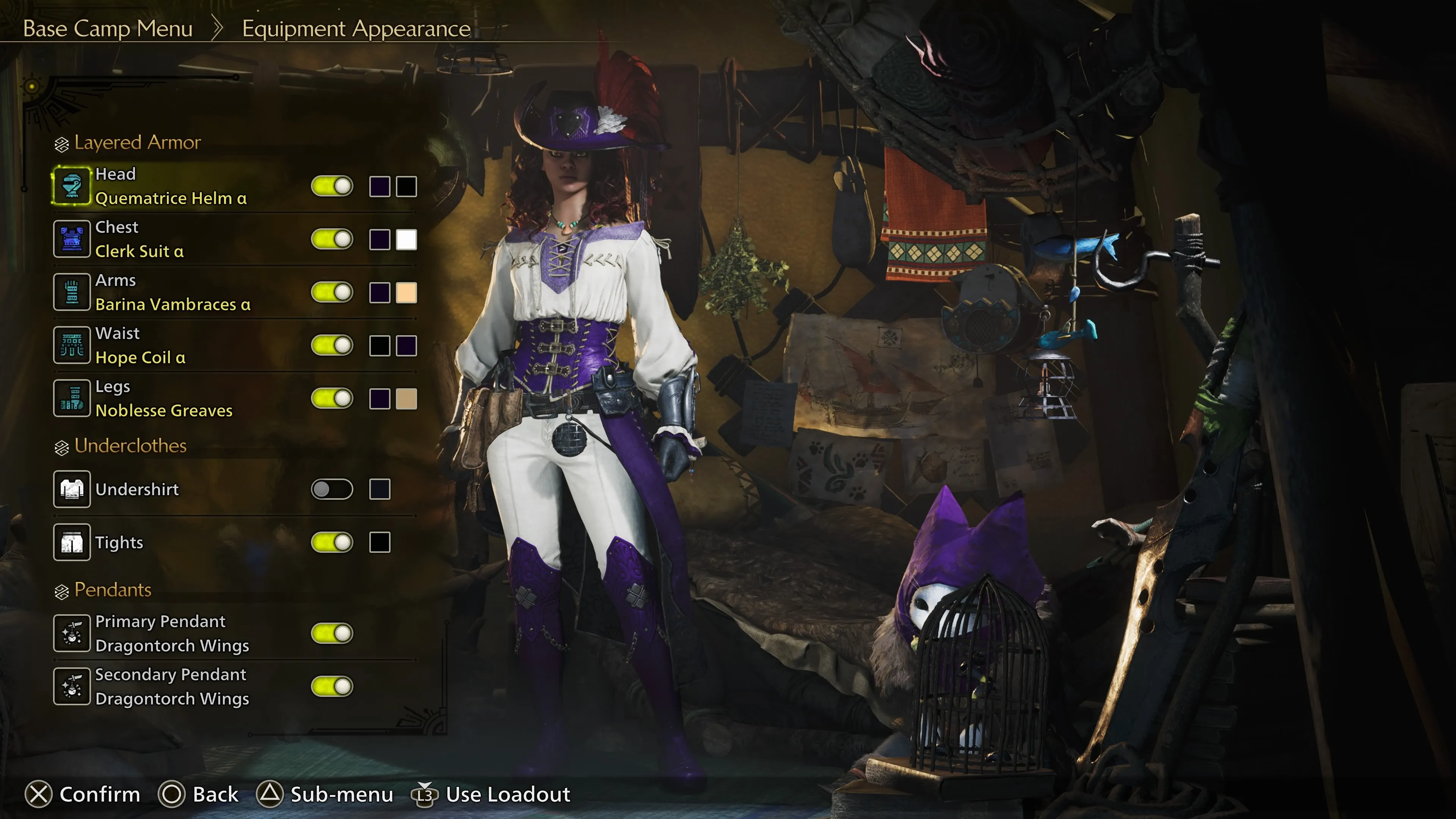Pick the white color swatch for Chest

[406, 240]
